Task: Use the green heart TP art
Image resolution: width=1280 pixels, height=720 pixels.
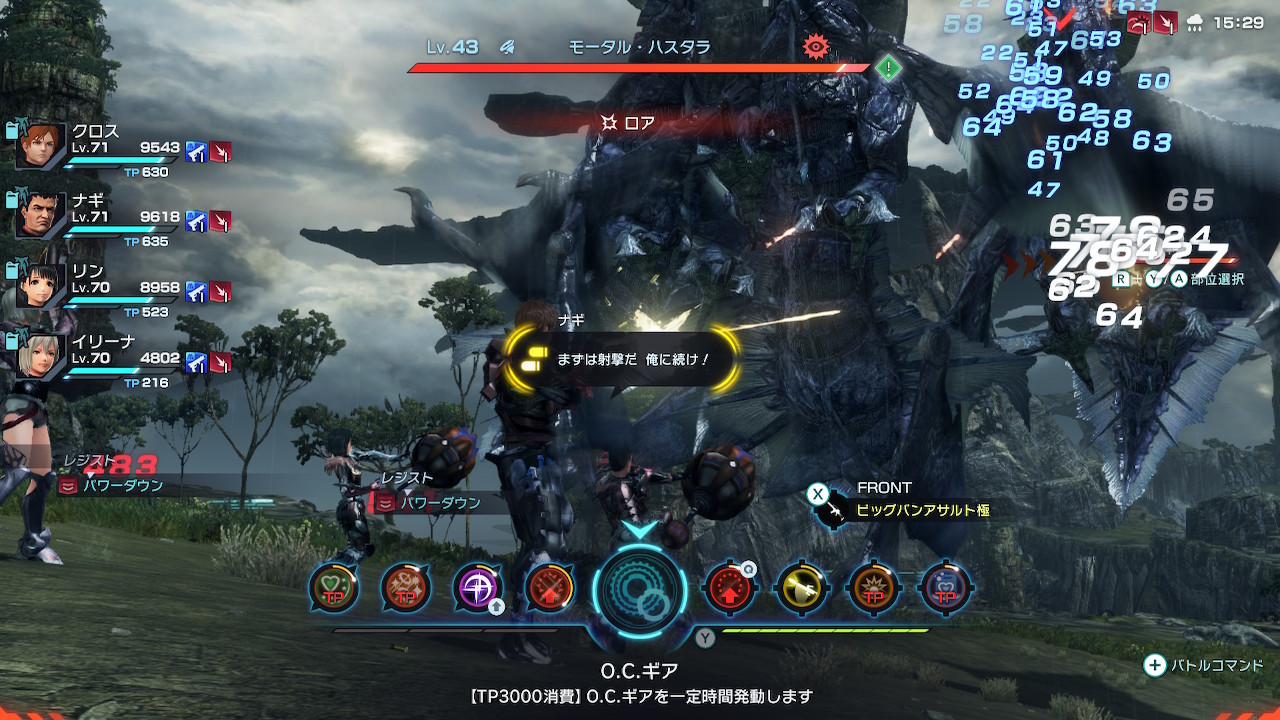Action: coord(334,588)
